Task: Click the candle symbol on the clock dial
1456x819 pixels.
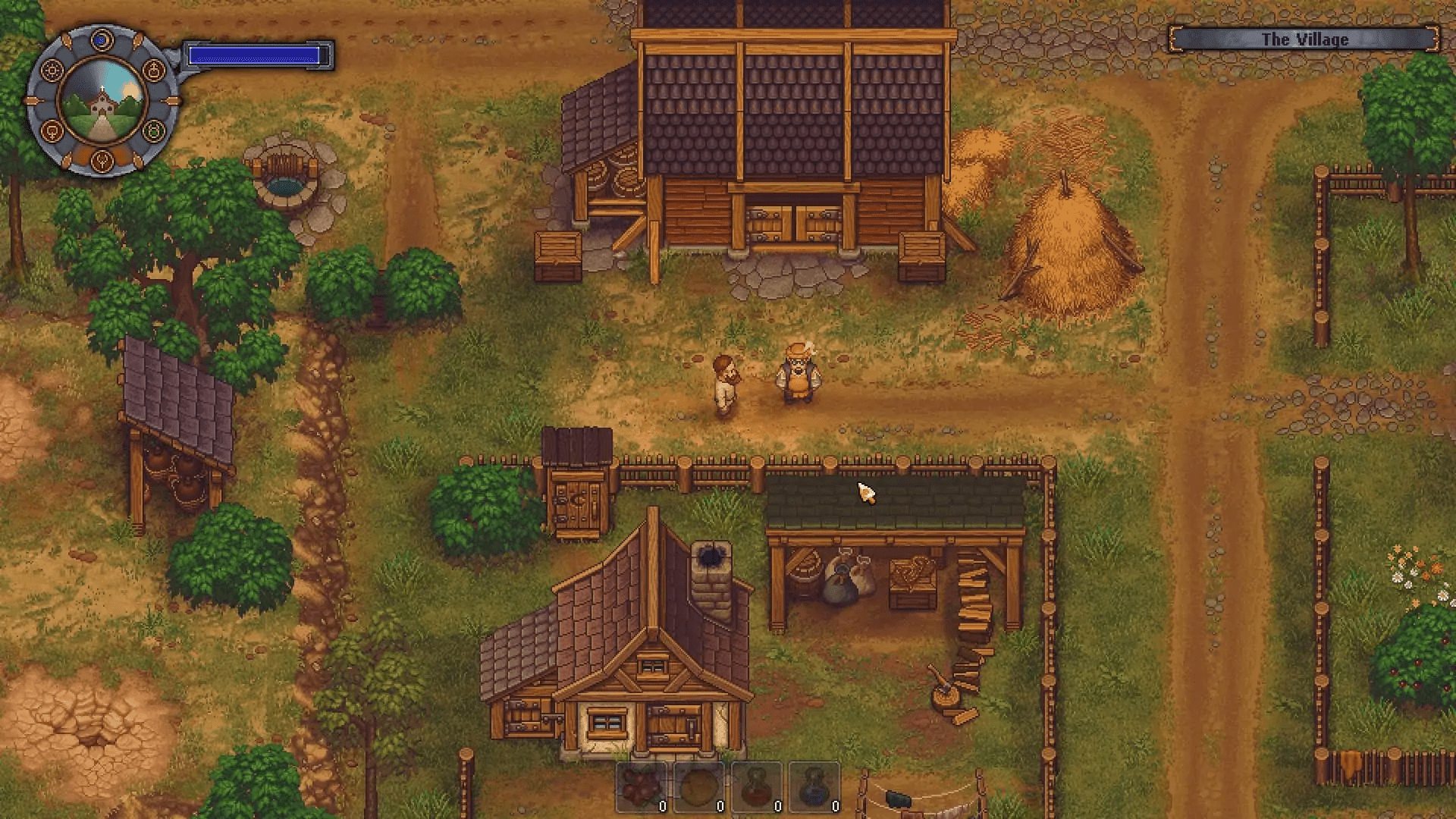Action: tap(153, 71)
